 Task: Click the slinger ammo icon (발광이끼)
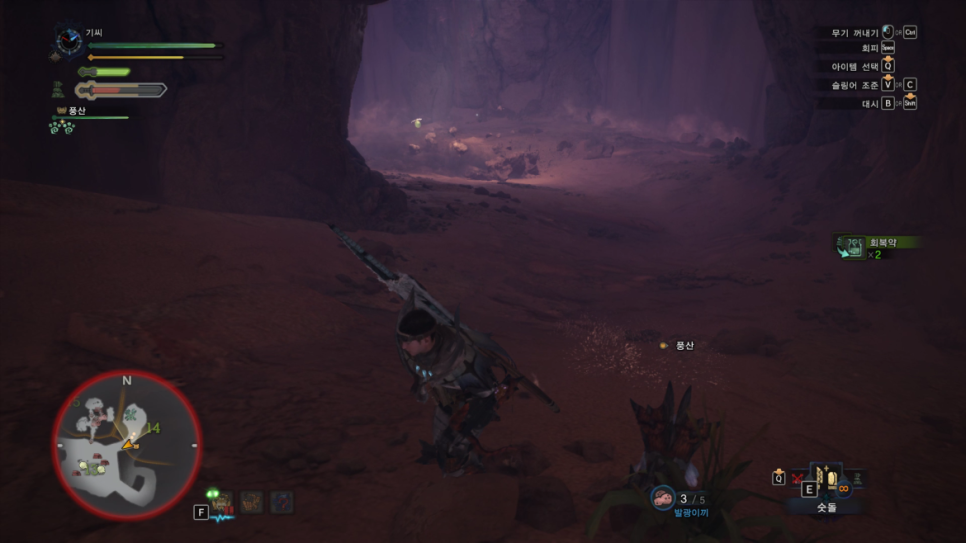tap(663, 497)
